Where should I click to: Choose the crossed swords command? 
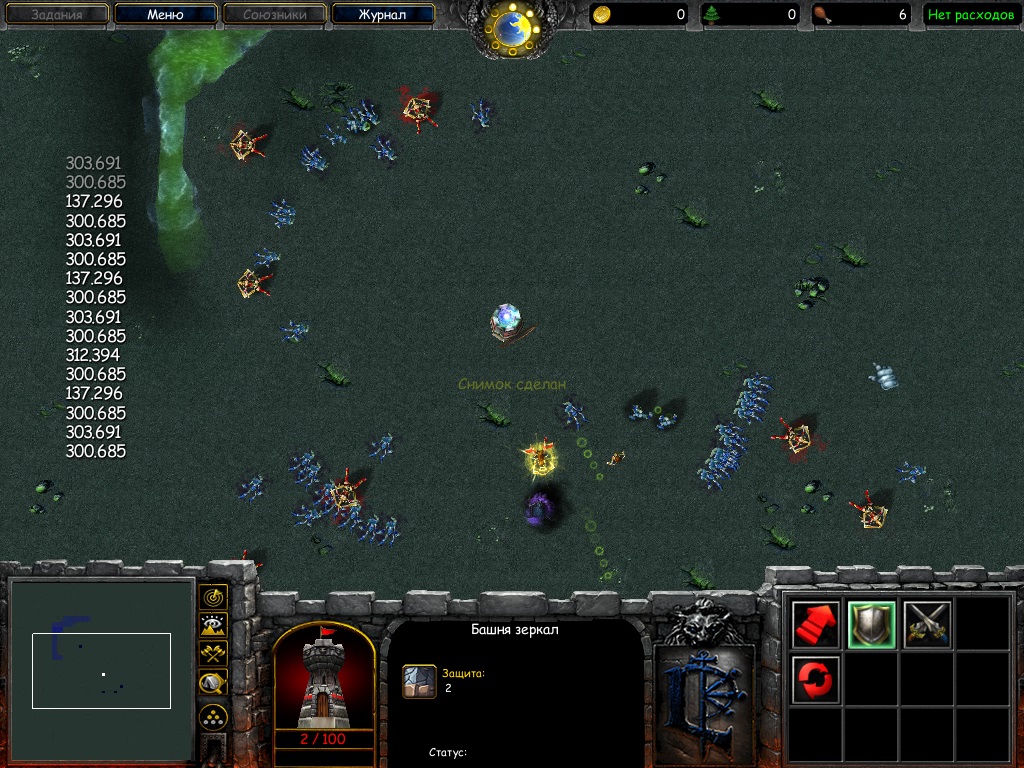[x=927, y=625]
